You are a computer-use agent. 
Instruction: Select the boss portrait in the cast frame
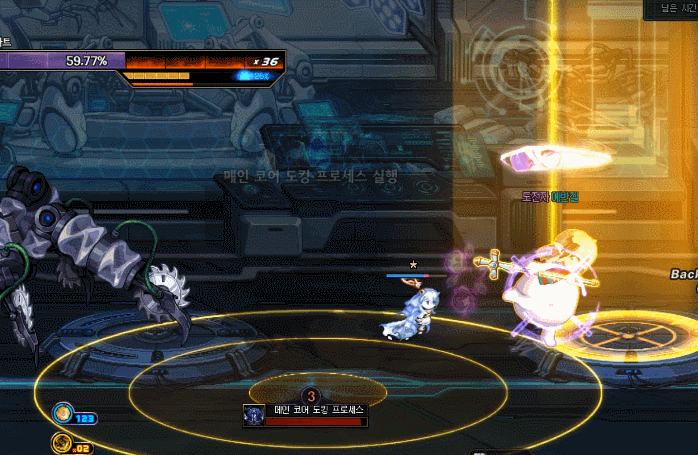pos(254,415)
